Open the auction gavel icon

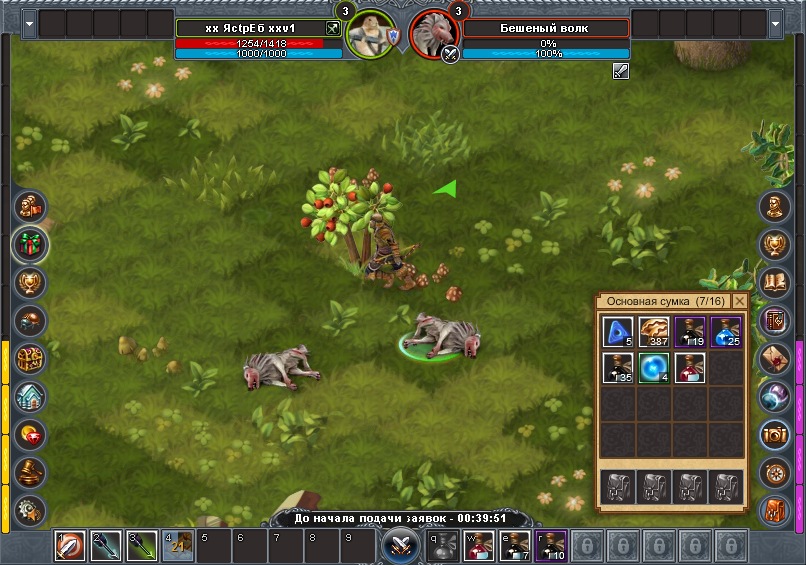(x=30, y=472)
